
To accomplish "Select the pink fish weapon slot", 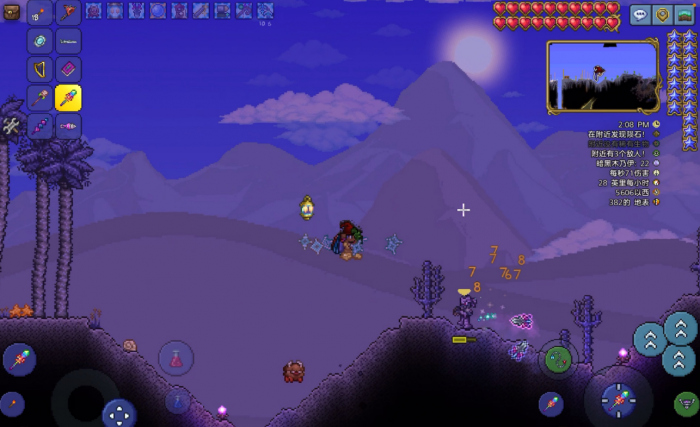I will click(x=68, y=126).
